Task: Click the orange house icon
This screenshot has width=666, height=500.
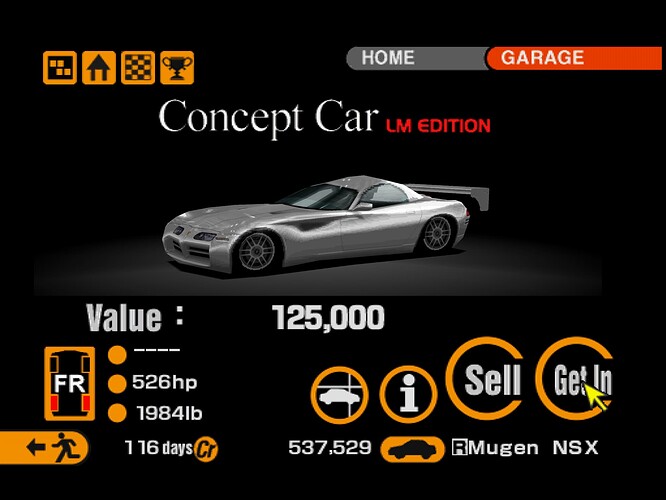Action: tap(98, 68)
